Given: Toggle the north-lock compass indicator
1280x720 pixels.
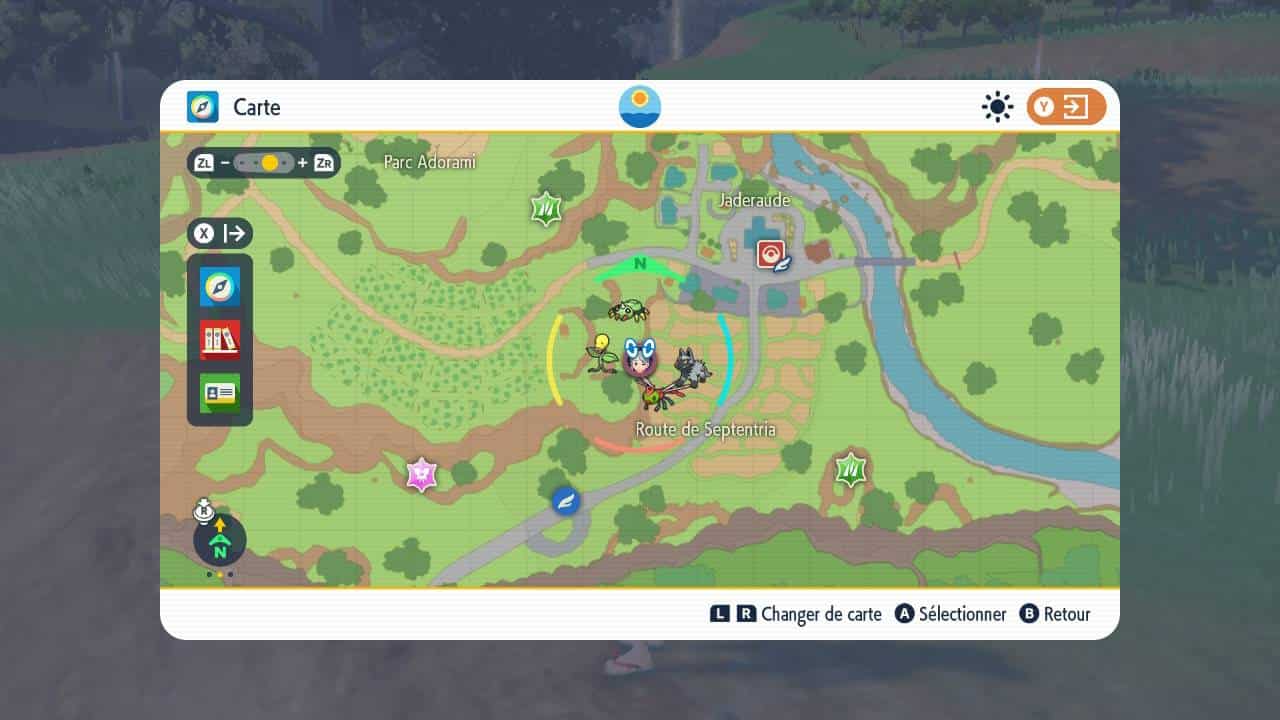Looking at the screenshot, I should click(x=220, y=541).
